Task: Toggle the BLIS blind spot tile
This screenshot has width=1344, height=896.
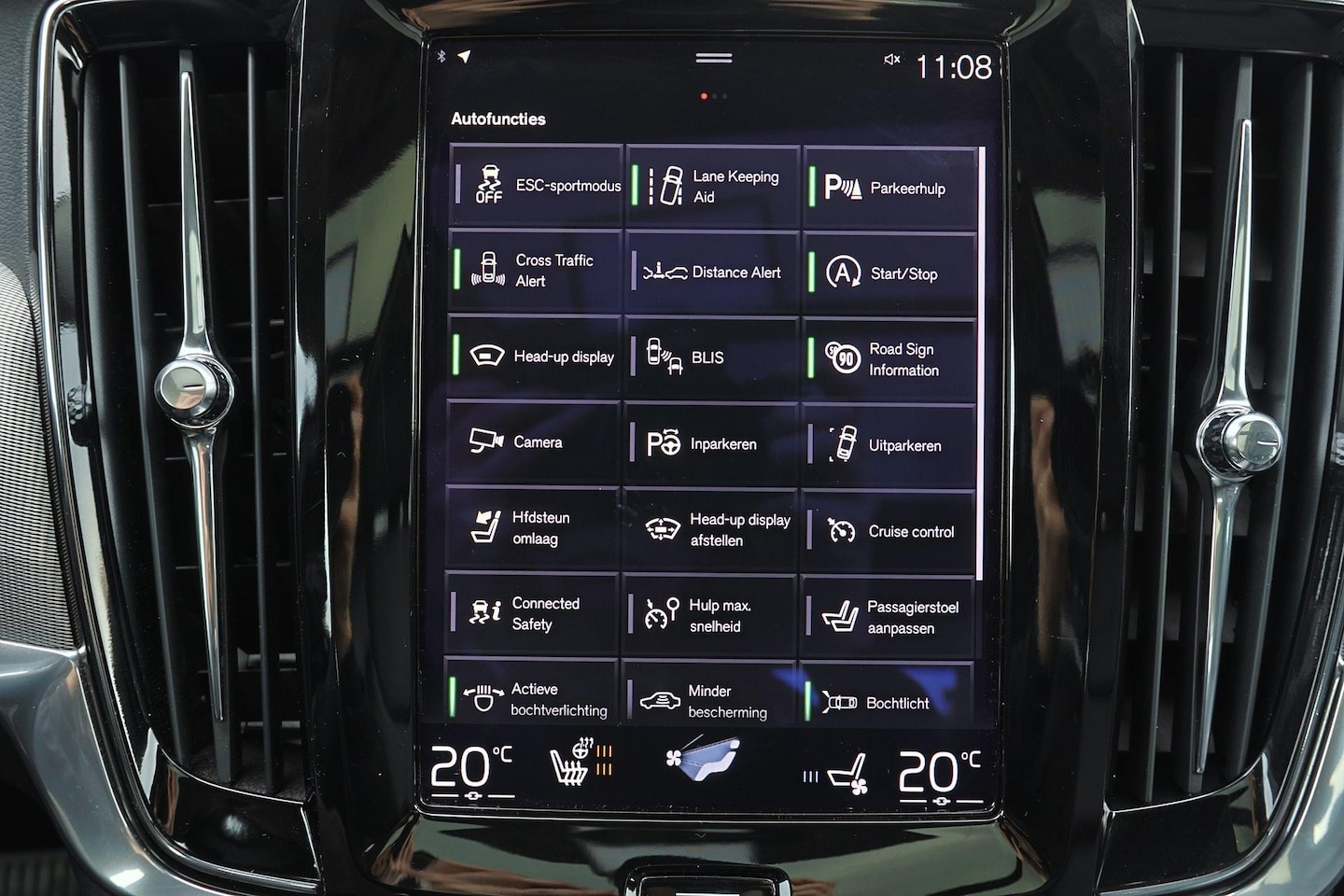Action: coord(711,357)
